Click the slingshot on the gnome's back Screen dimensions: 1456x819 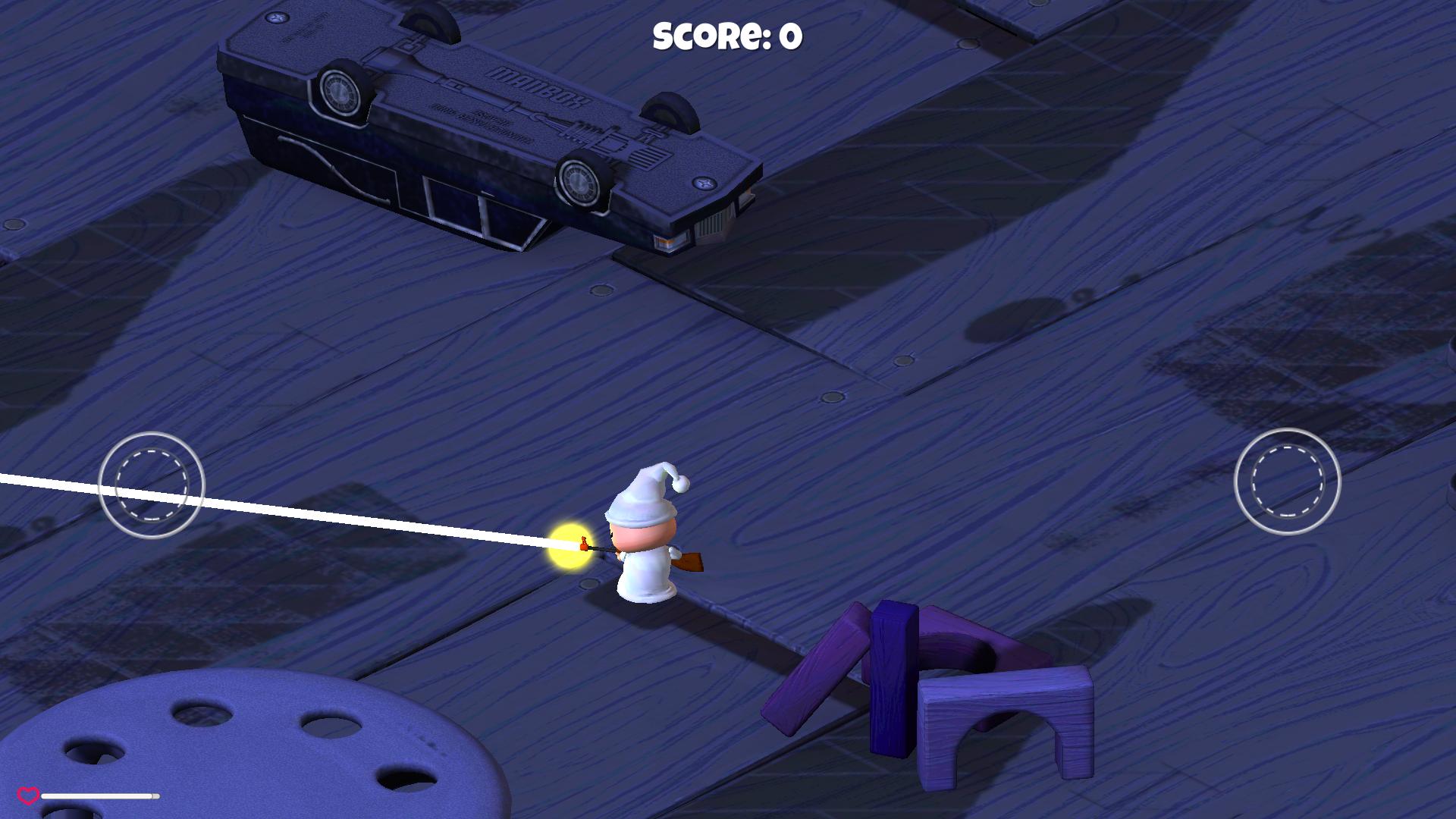[x=690, y=561]
